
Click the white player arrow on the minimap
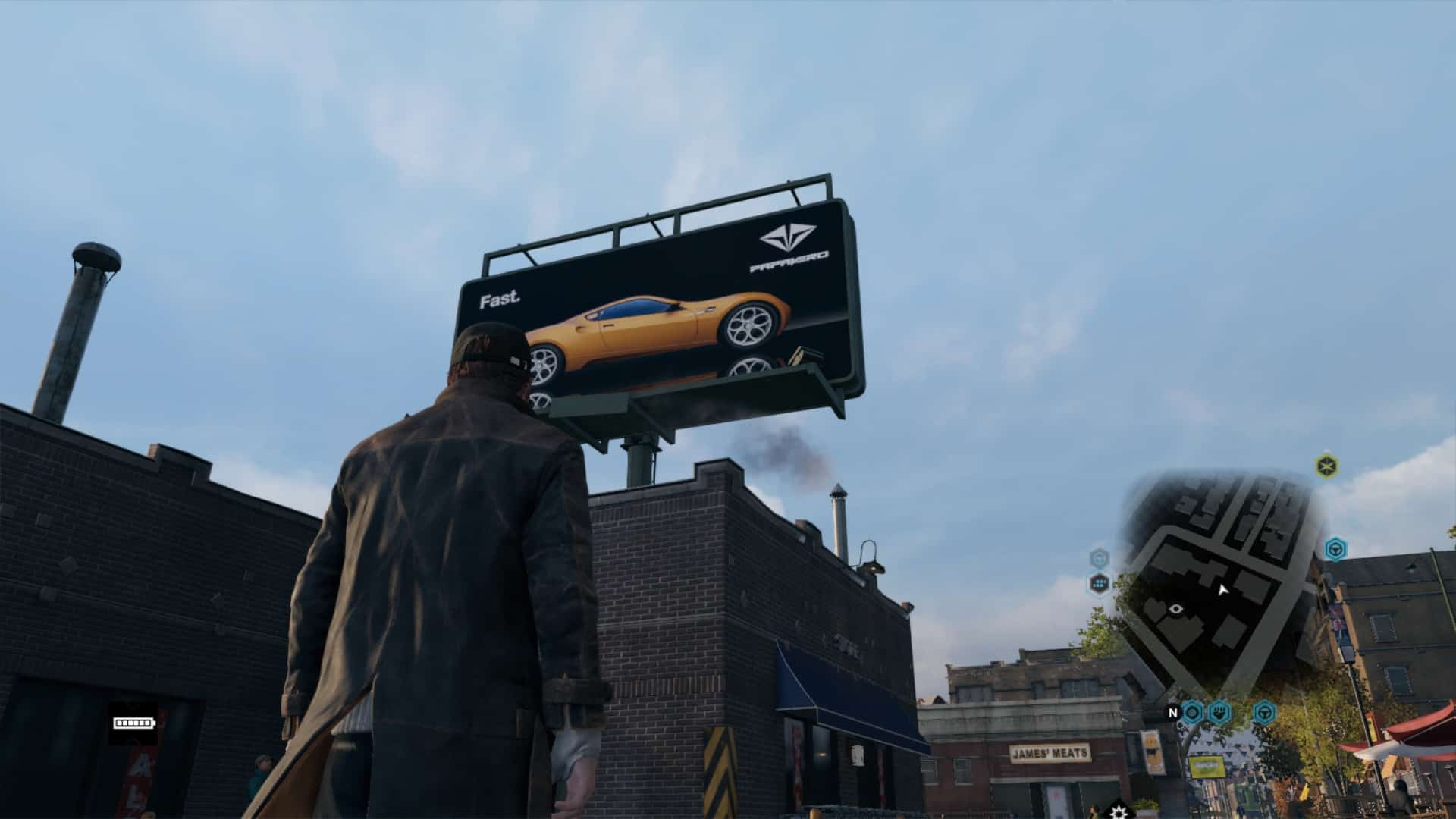(1222, 589)
